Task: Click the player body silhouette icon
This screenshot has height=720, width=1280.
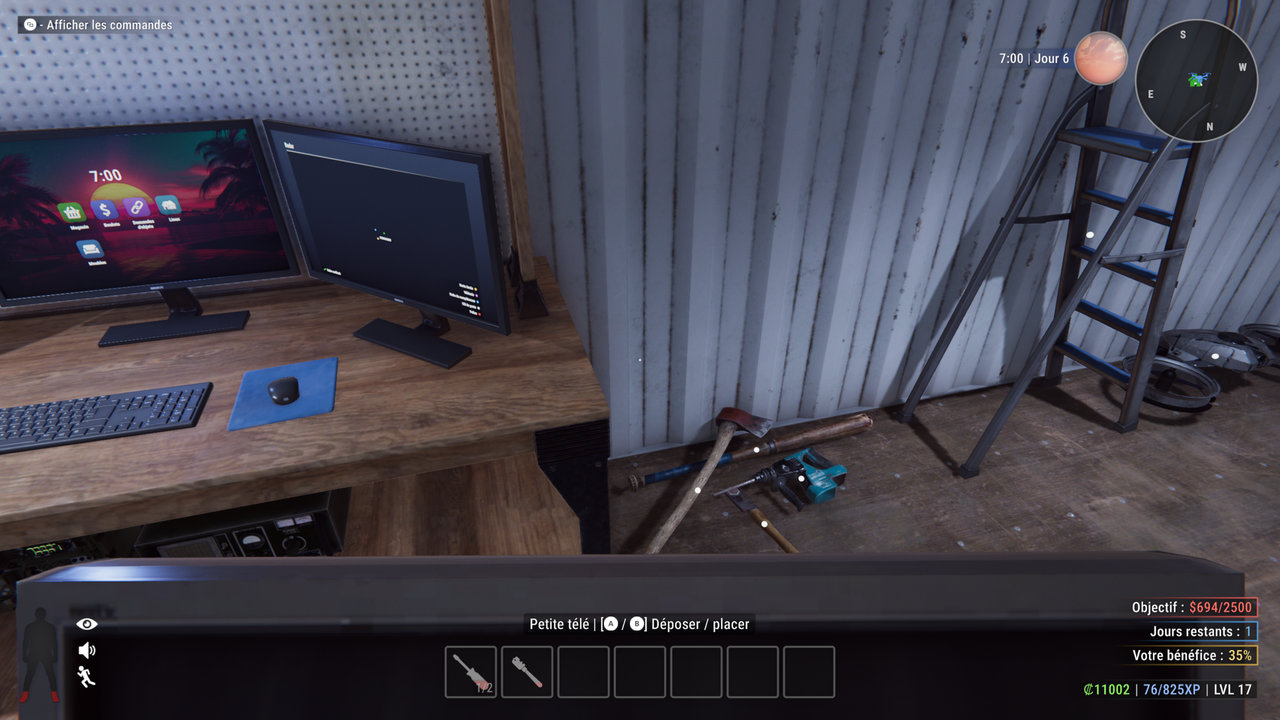Action: point(41,653)
